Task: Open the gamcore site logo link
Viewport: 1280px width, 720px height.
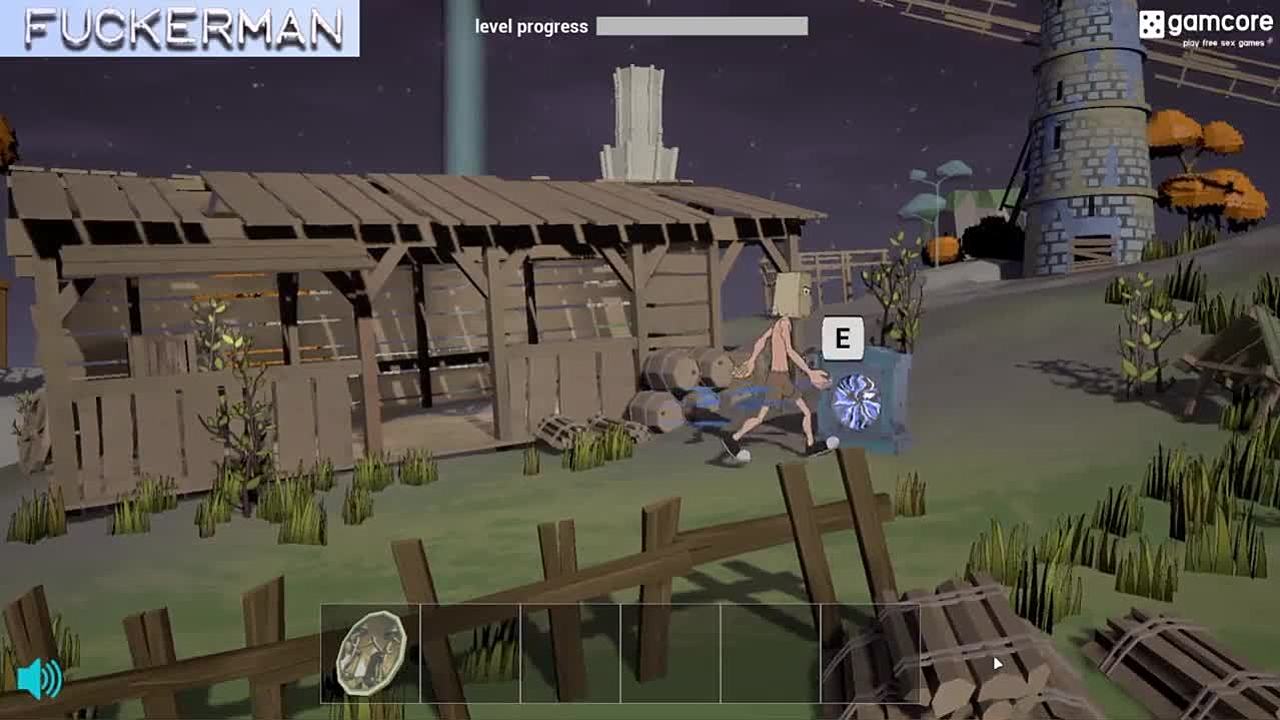Action: (1206, 27)
